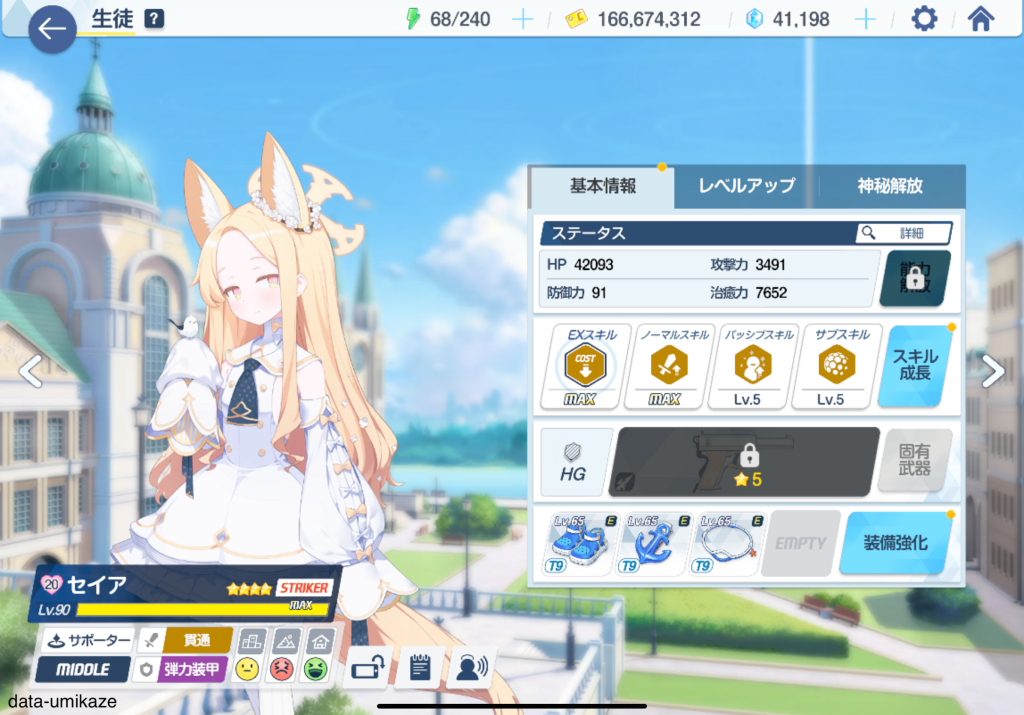Open the スキル成長 skill growth button
Screen dimensions: 1024x715
pyautogui.click(x=915, y=366)
